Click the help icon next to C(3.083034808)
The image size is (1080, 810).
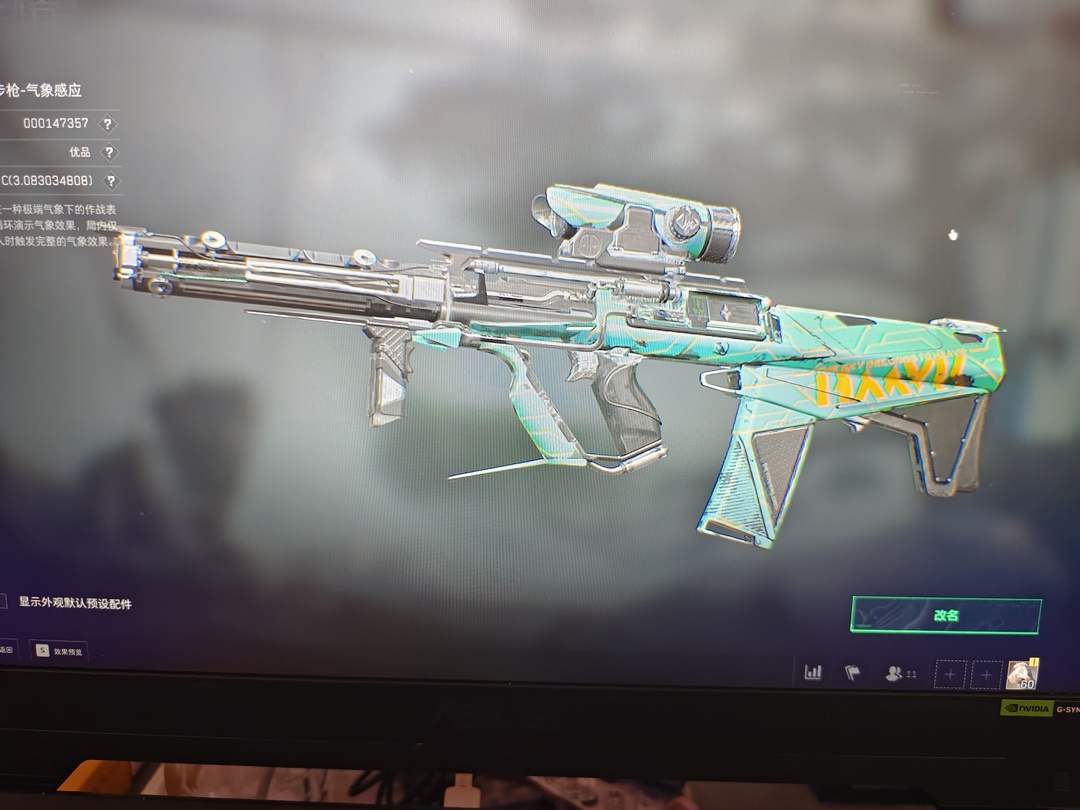[x=110, y=181]
